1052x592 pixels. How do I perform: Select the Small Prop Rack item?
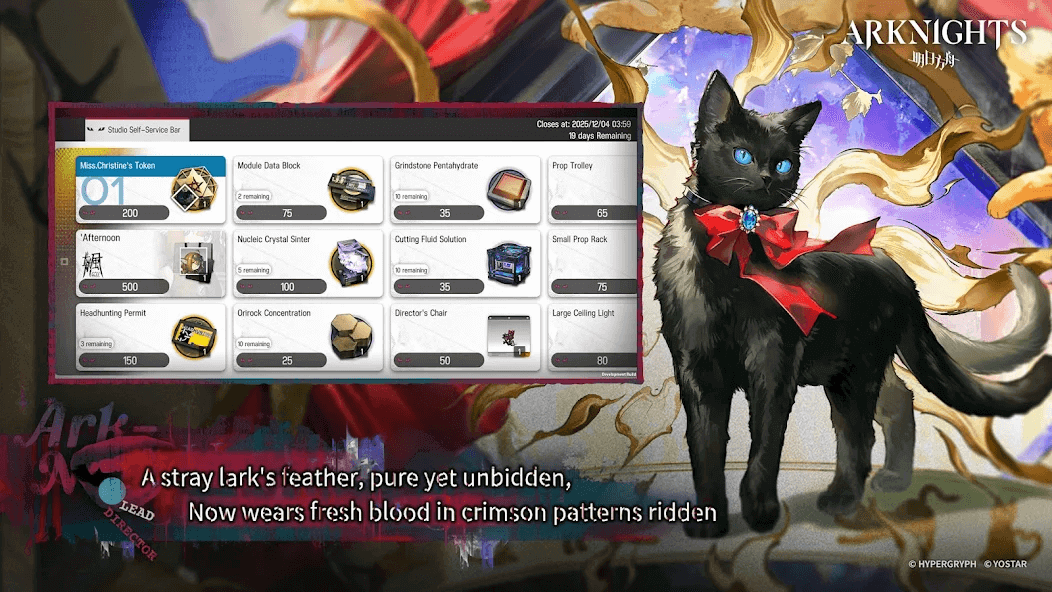[x=593, y=263]
